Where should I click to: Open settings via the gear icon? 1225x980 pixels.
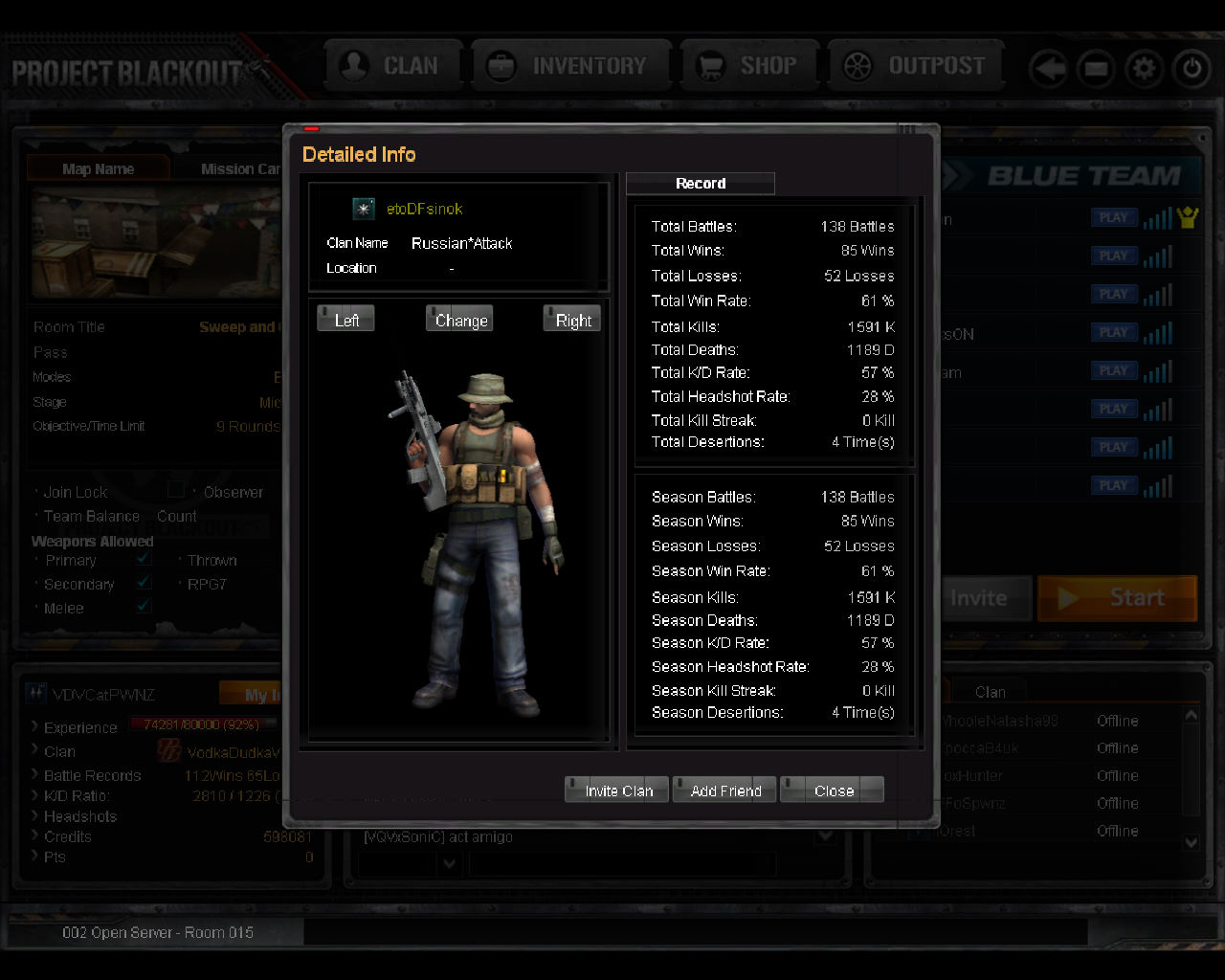click(x=1144, y=69)
